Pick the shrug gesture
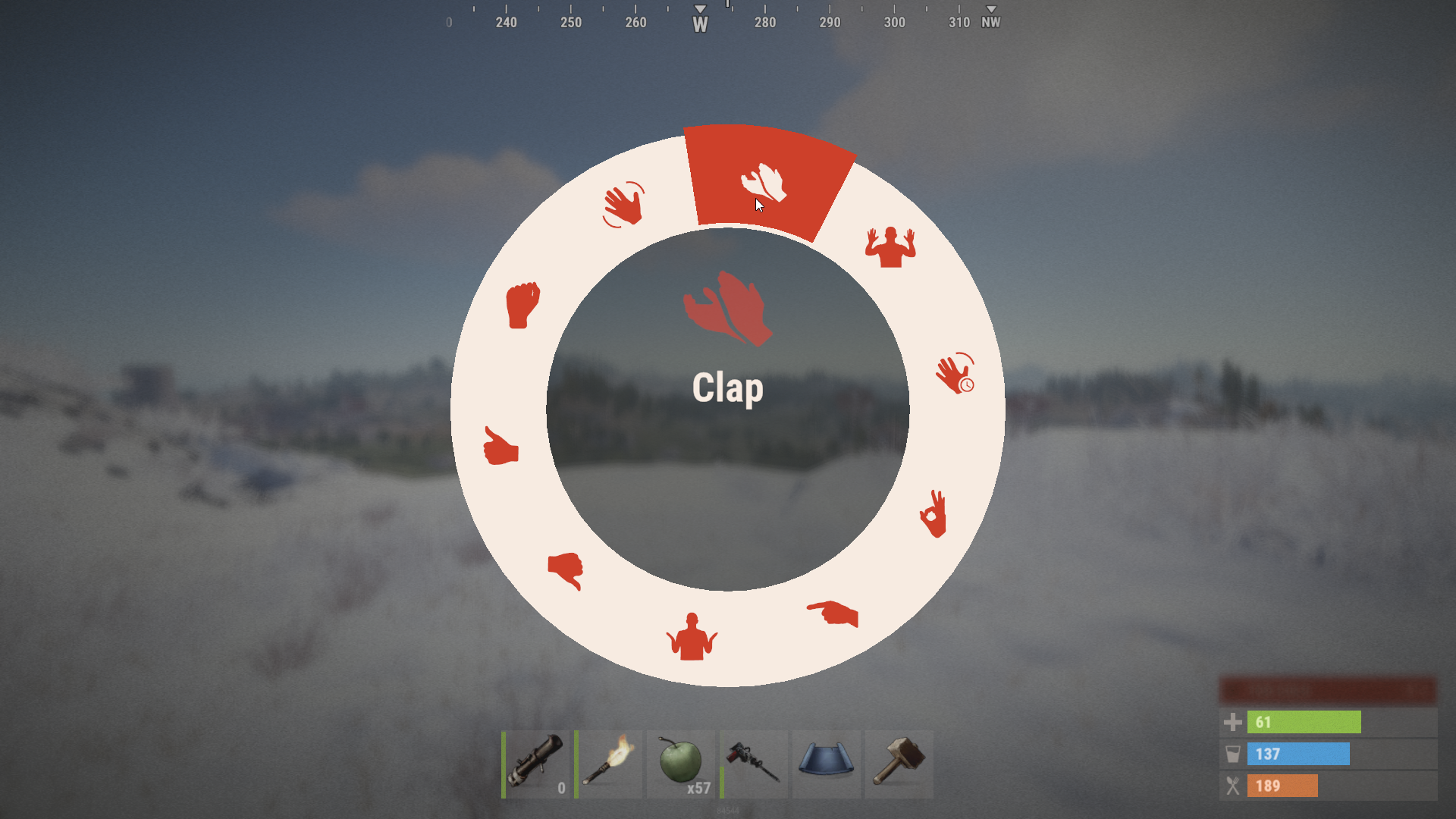 point(692,637)
